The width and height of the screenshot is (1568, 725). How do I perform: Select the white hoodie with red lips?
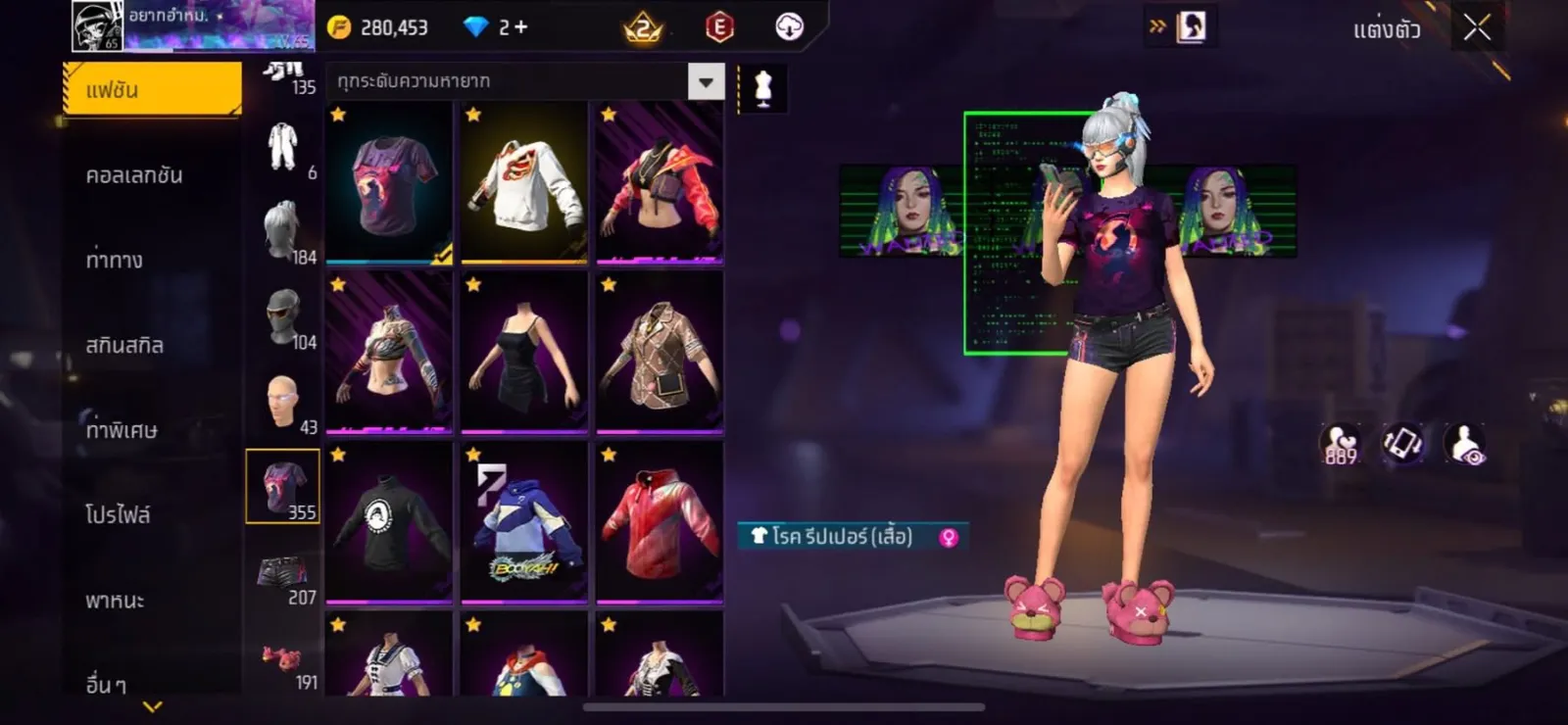pos(524,183)
